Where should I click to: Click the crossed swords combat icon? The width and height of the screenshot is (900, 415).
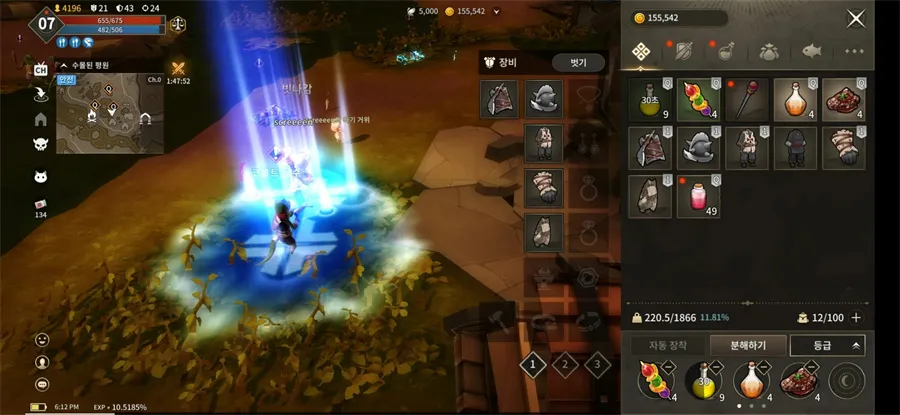(x=179, y=68)
